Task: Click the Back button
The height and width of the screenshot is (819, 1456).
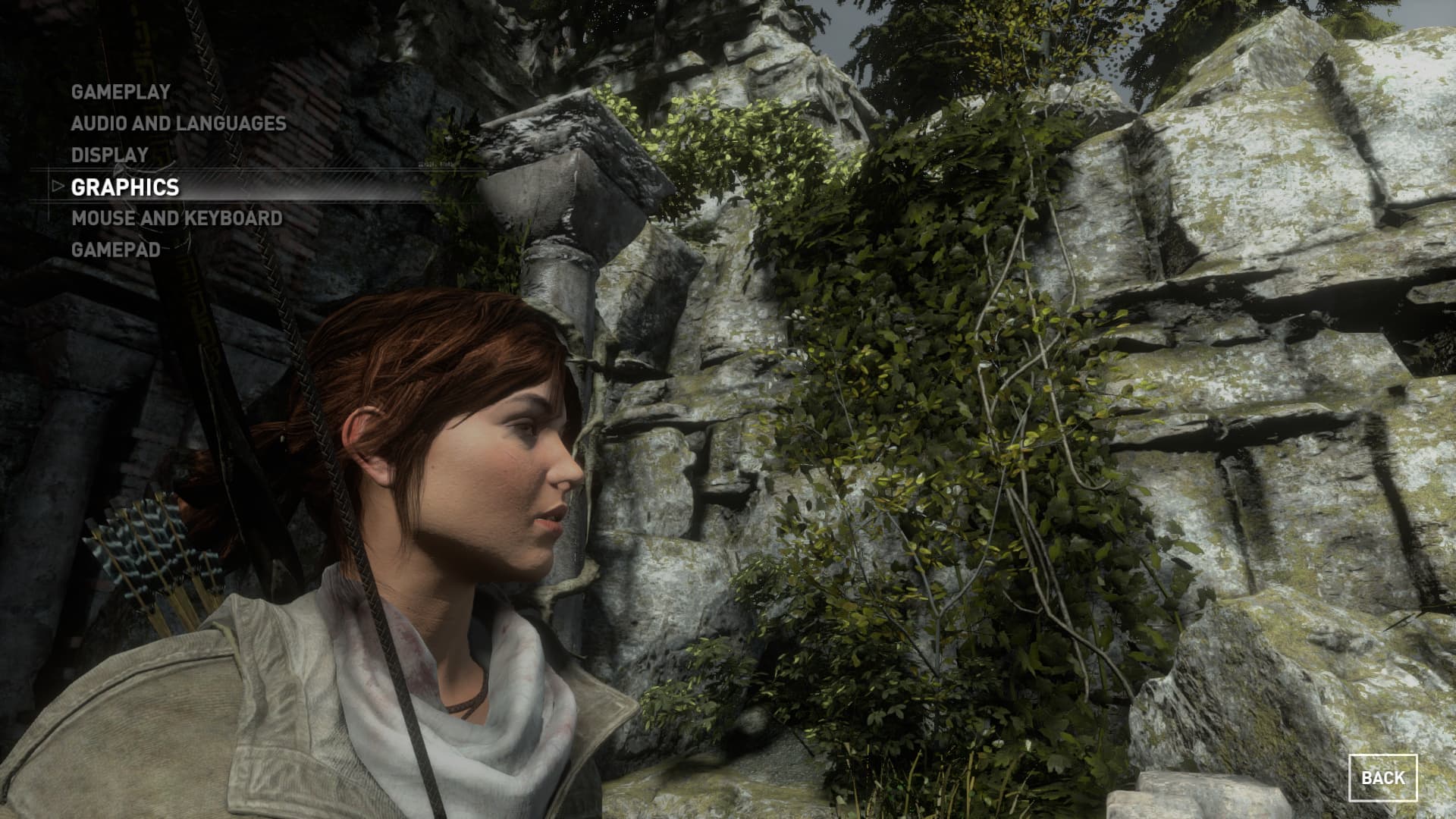Action: tap(1382, 777)
